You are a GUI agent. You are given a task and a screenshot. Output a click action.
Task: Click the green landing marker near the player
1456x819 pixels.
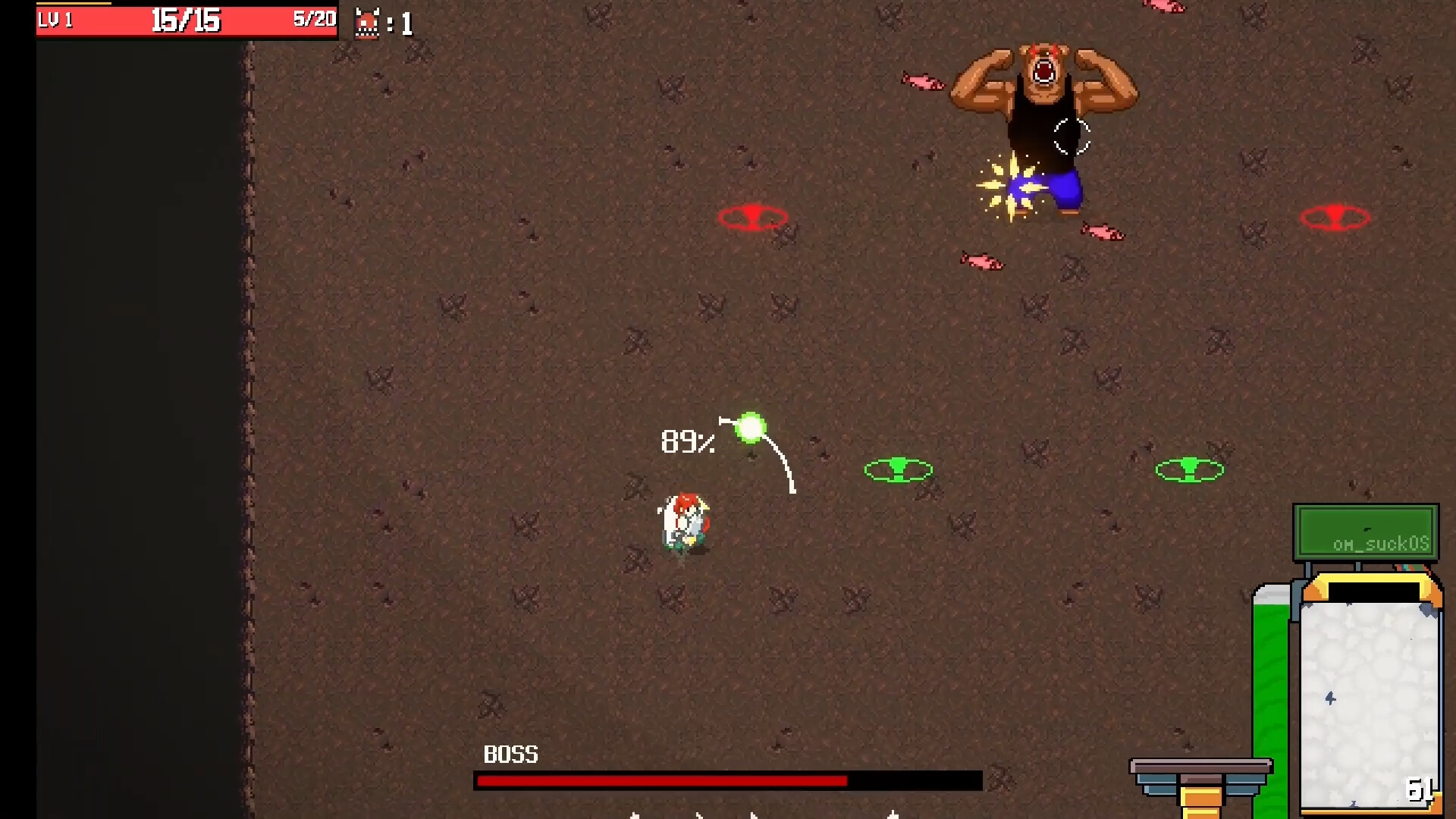pos(898,470)
